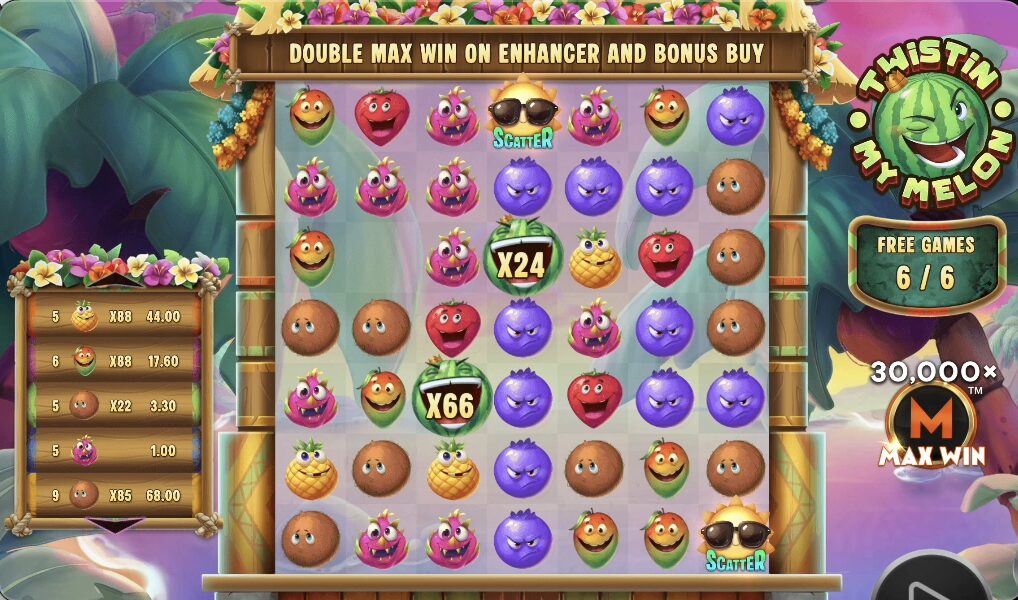Expand the win list with the down arrow
This screenshot has width=1018, height=600.
[x=116, y=524]
